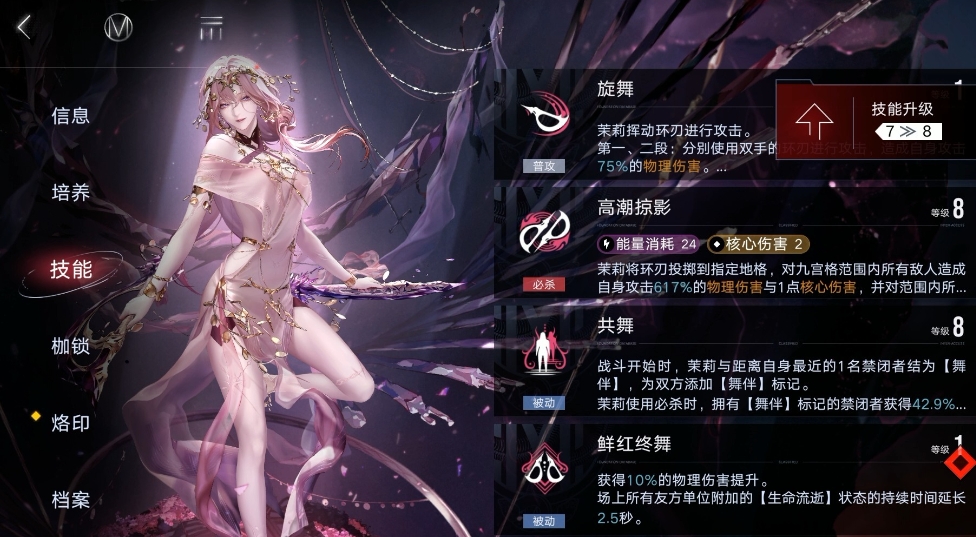The height and width of the screenshot is (537, 976).
Task: Open the stacked-lines menu icon
Action: 211,27
